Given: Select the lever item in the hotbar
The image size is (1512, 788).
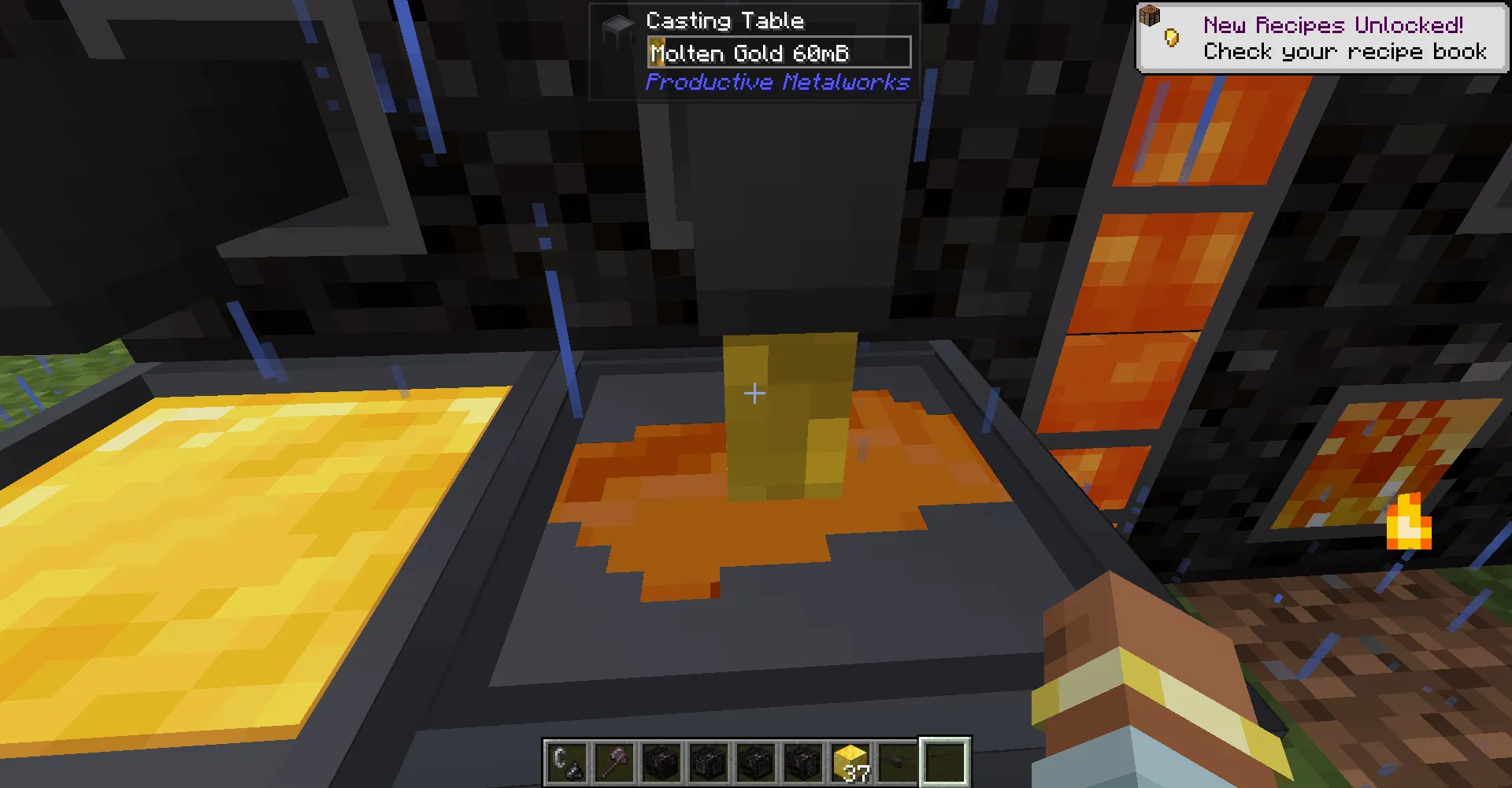Looking at the screenshot, I should [x=898, y=760].
